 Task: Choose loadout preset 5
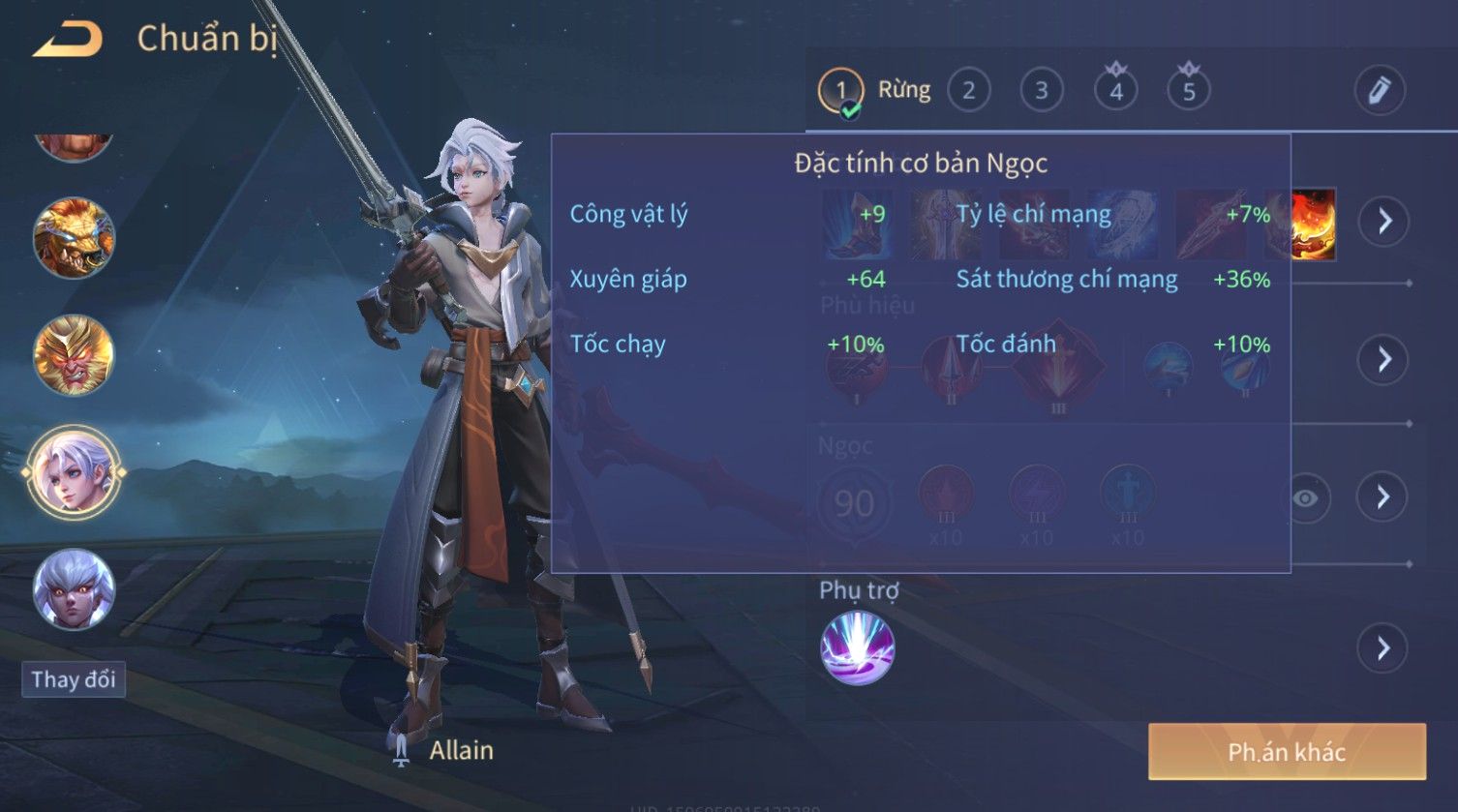[1189, 91]
